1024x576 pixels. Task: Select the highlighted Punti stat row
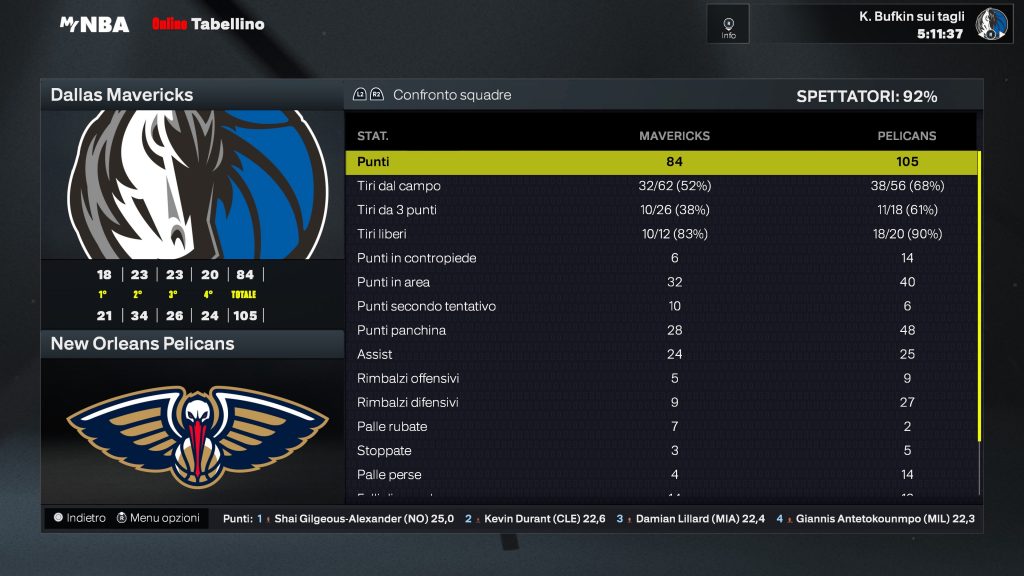[661, 162]
